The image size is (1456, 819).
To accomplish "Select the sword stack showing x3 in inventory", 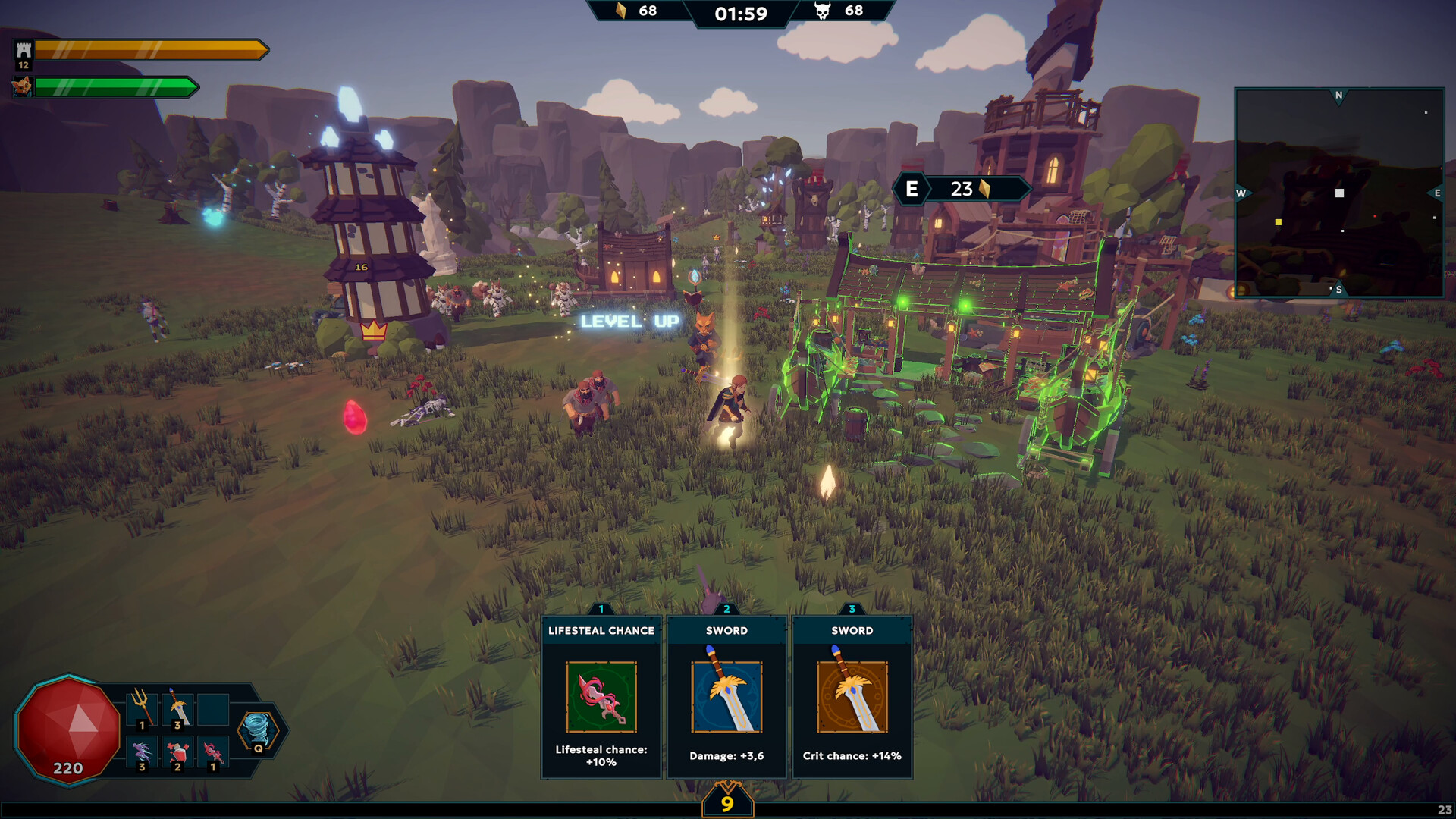I will tap(176, 709).
